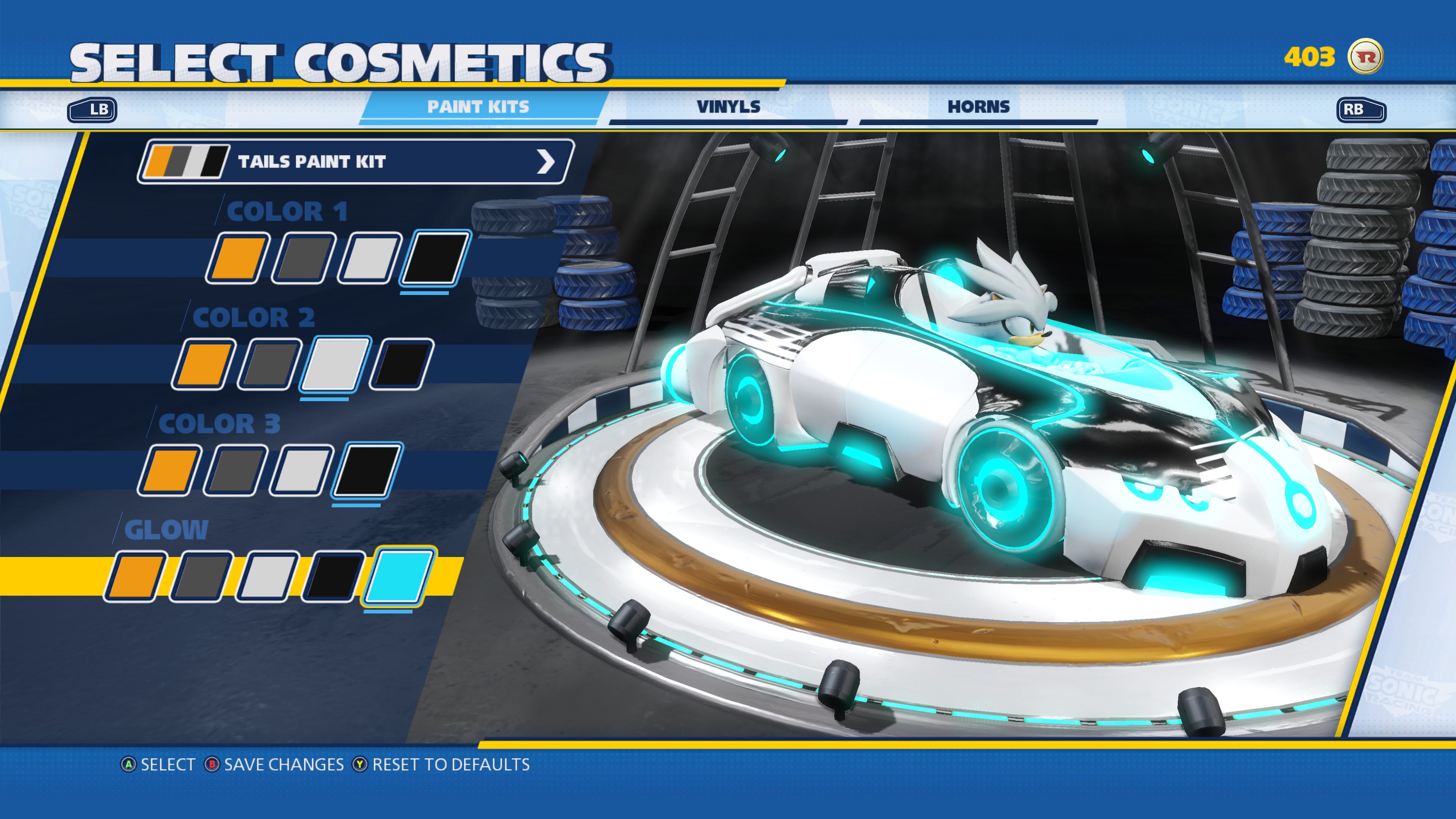Switch to the Vinyls tab

pos(728,106)
